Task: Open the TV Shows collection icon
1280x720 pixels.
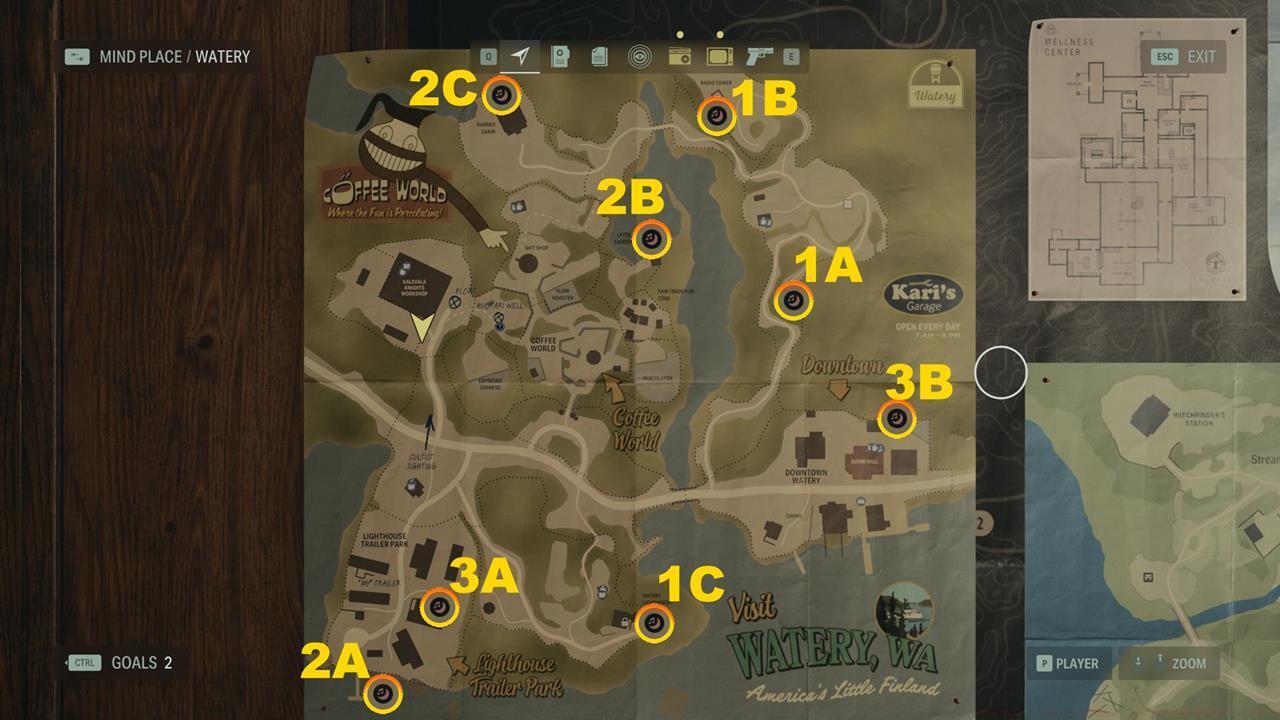Action: click(718, 57)
